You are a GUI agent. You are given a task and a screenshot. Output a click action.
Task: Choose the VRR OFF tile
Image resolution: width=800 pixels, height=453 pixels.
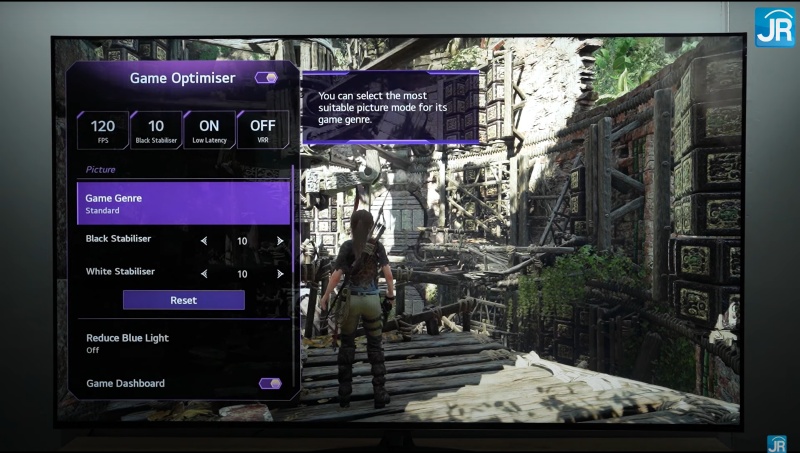(x=263, y=130)
